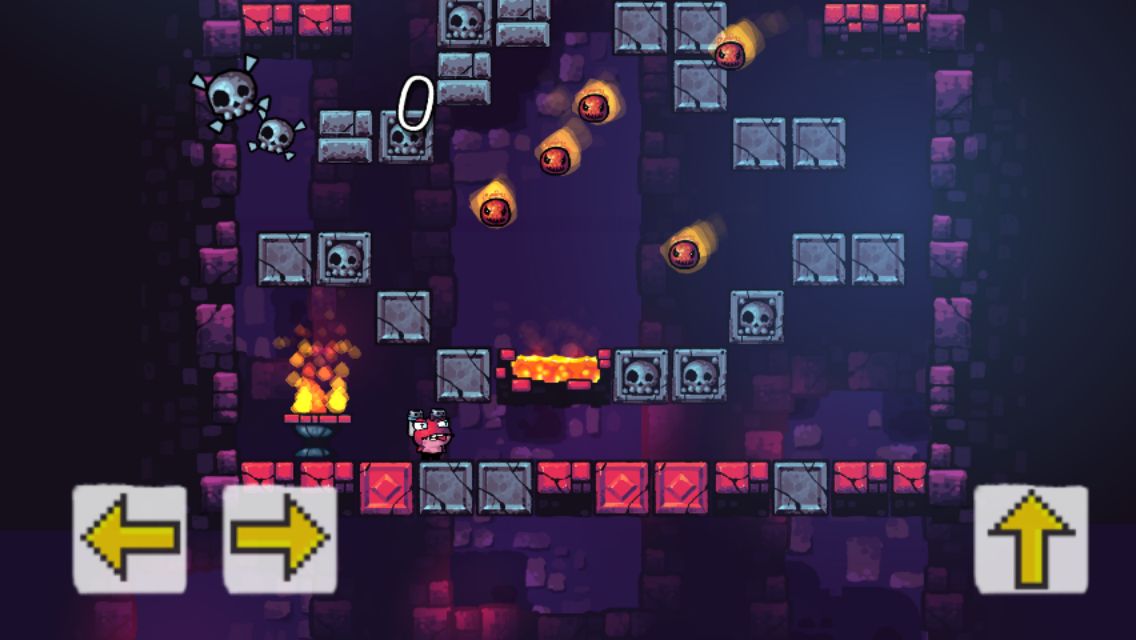
Task: Hit the up arrow jump button
Action: click(x=1031, y=540)
